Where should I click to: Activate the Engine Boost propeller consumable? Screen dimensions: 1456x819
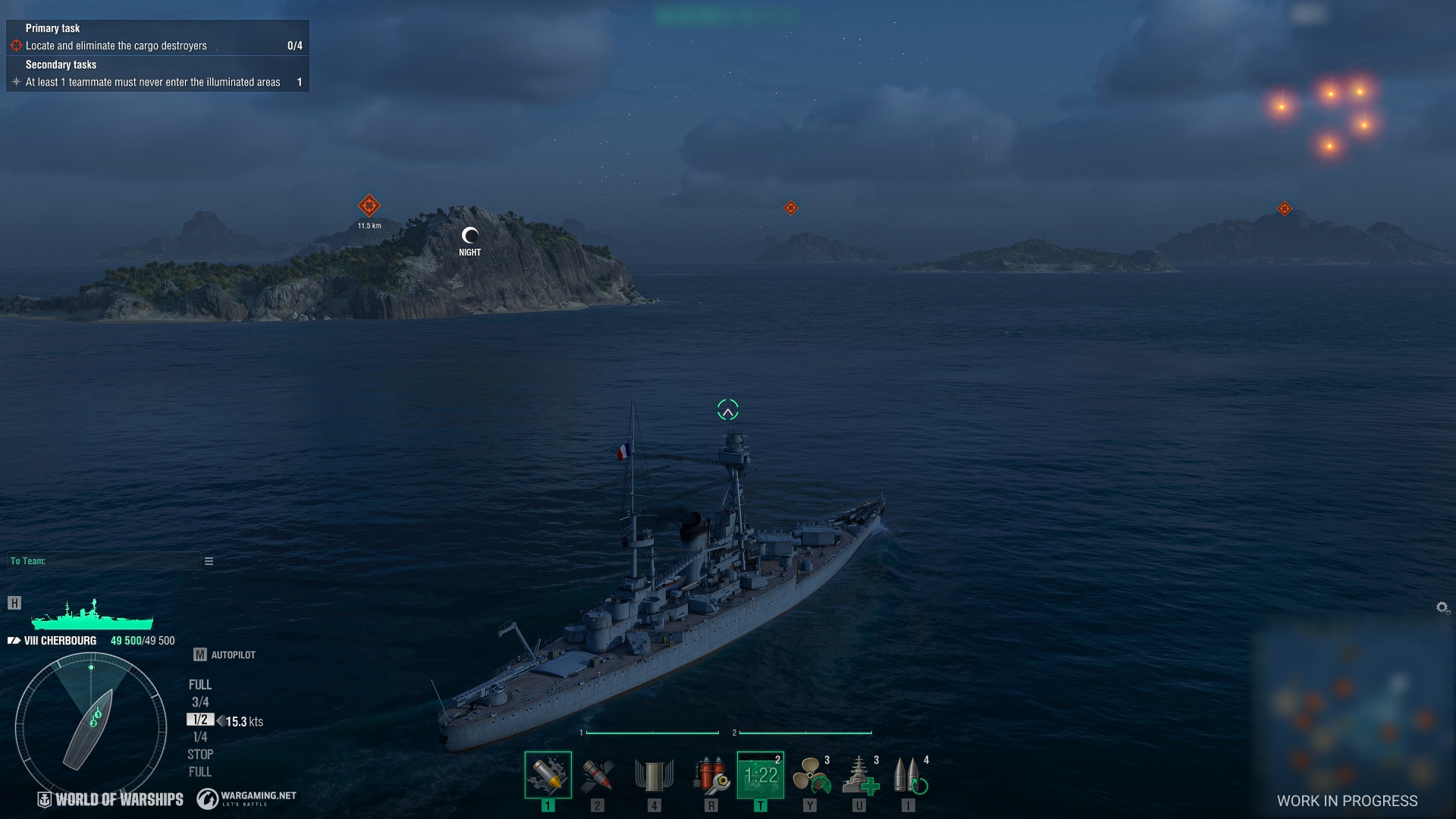tap(810, 775)
